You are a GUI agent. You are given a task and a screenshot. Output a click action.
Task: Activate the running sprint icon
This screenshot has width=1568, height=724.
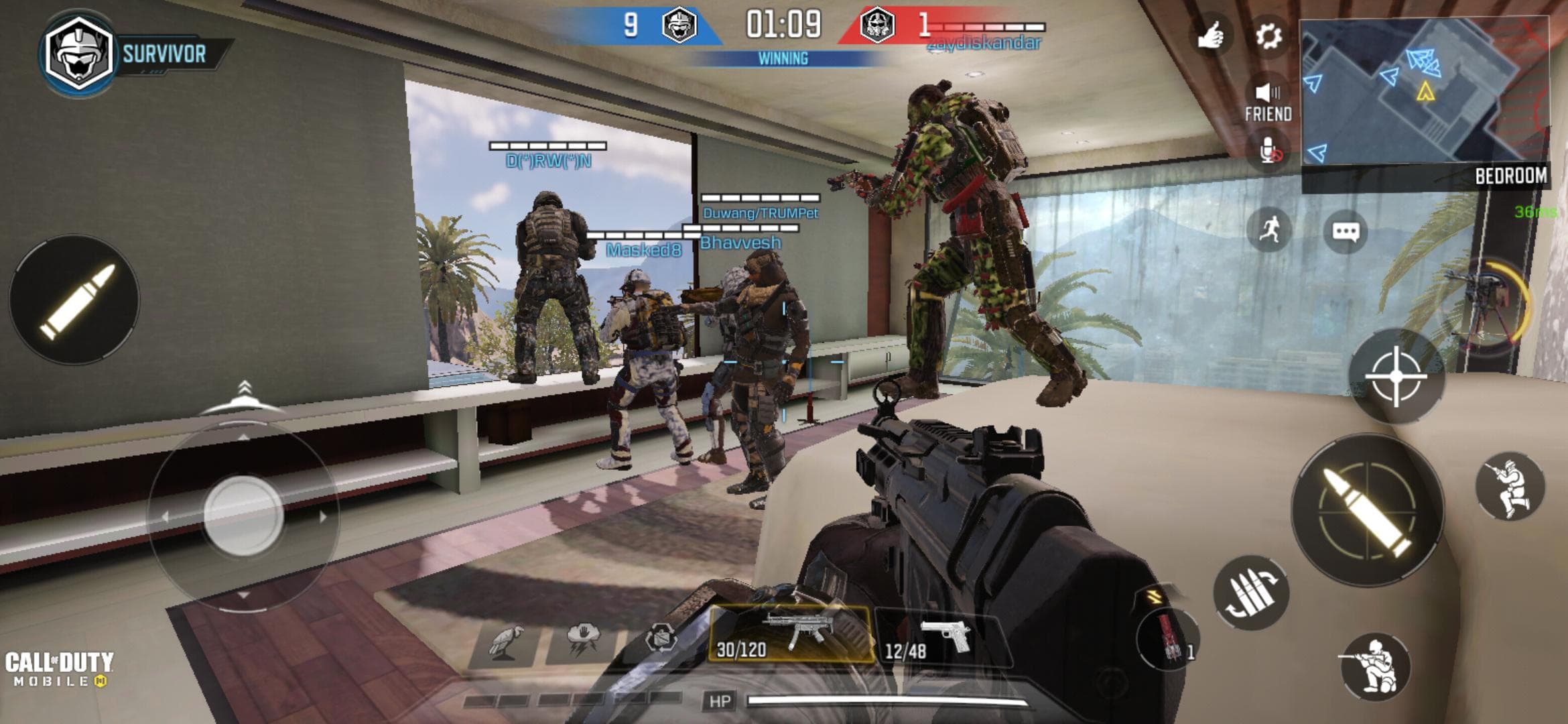pos(1269,230)
